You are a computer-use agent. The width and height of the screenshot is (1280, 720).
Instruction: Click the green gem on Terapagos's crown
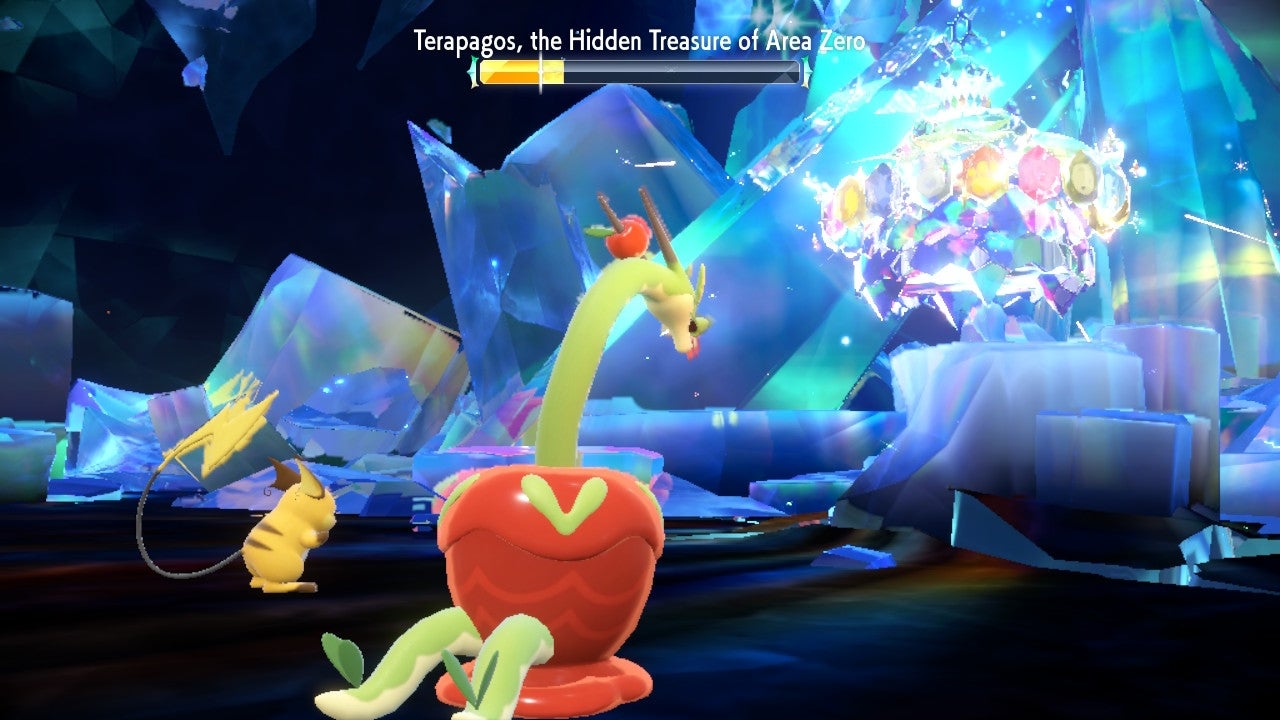(x=1083, y=180)
